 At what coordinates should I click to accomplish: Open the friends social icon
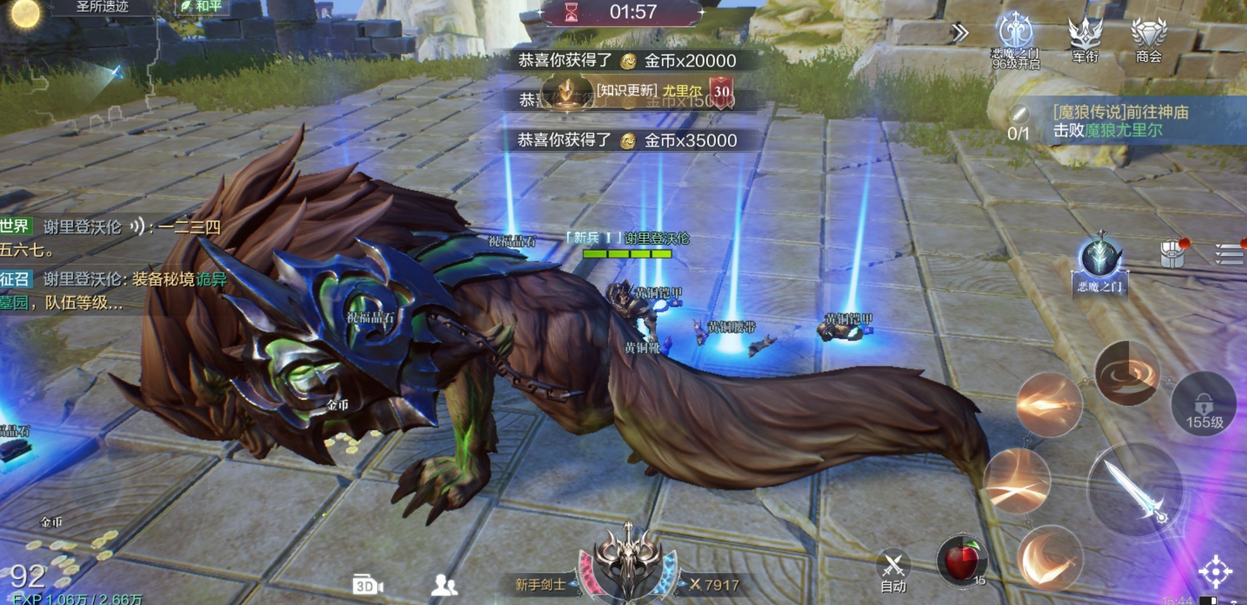[444, 586]
